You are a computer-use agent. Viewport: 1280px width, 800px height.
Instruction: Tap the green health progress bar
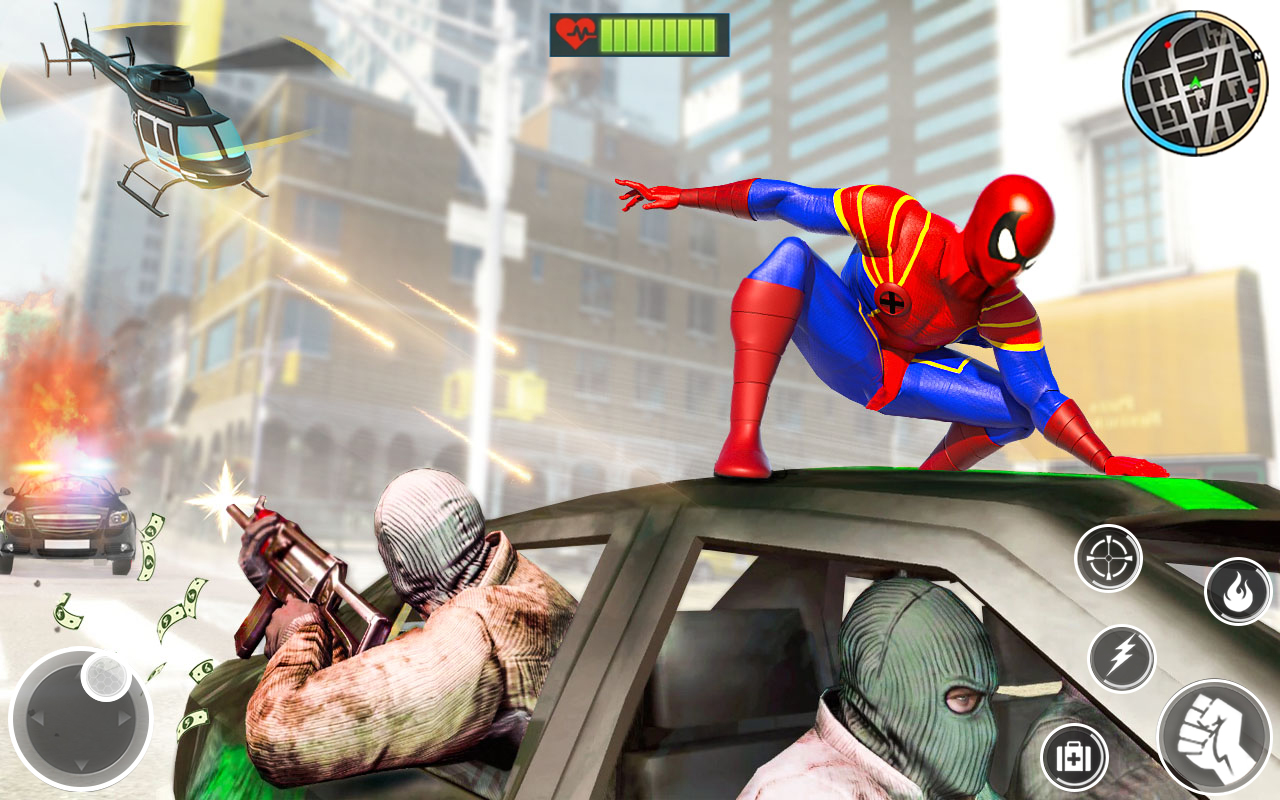click(x=660, y=31)
